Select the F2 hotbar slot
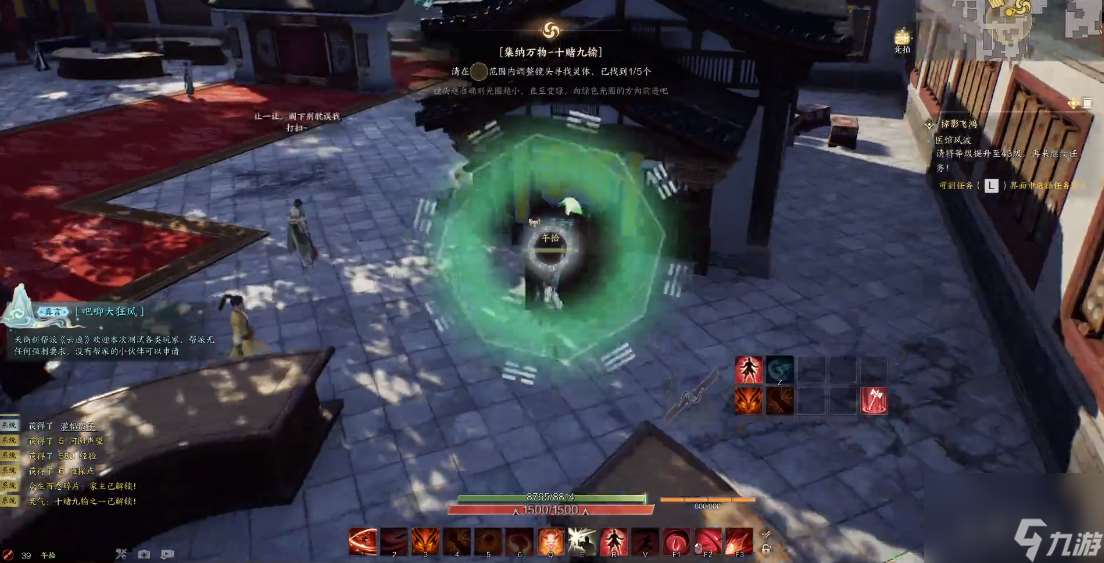 click(707, 540)
